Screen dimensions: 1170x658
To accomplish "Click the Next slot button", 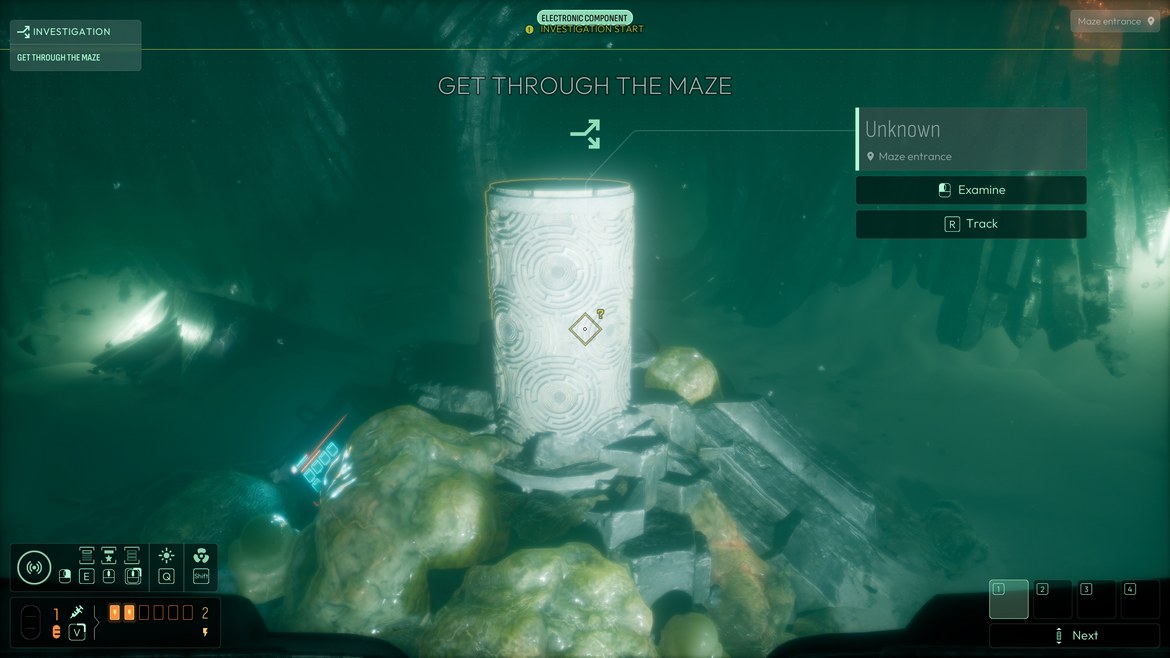I will 1075,635.
